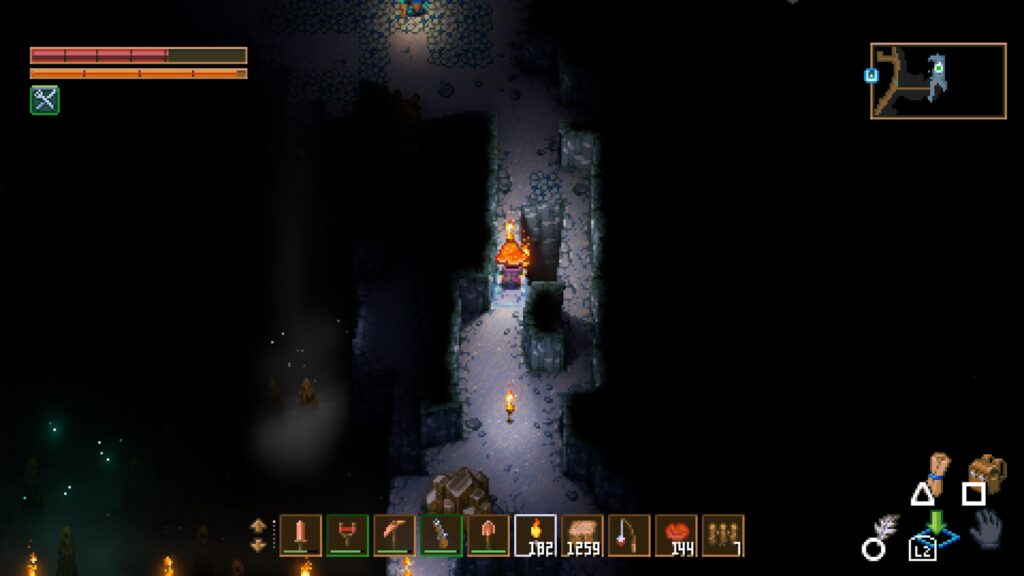Choose the wooden block stack of 1259
Screen dimensions: 1024x576
point(582,535)
